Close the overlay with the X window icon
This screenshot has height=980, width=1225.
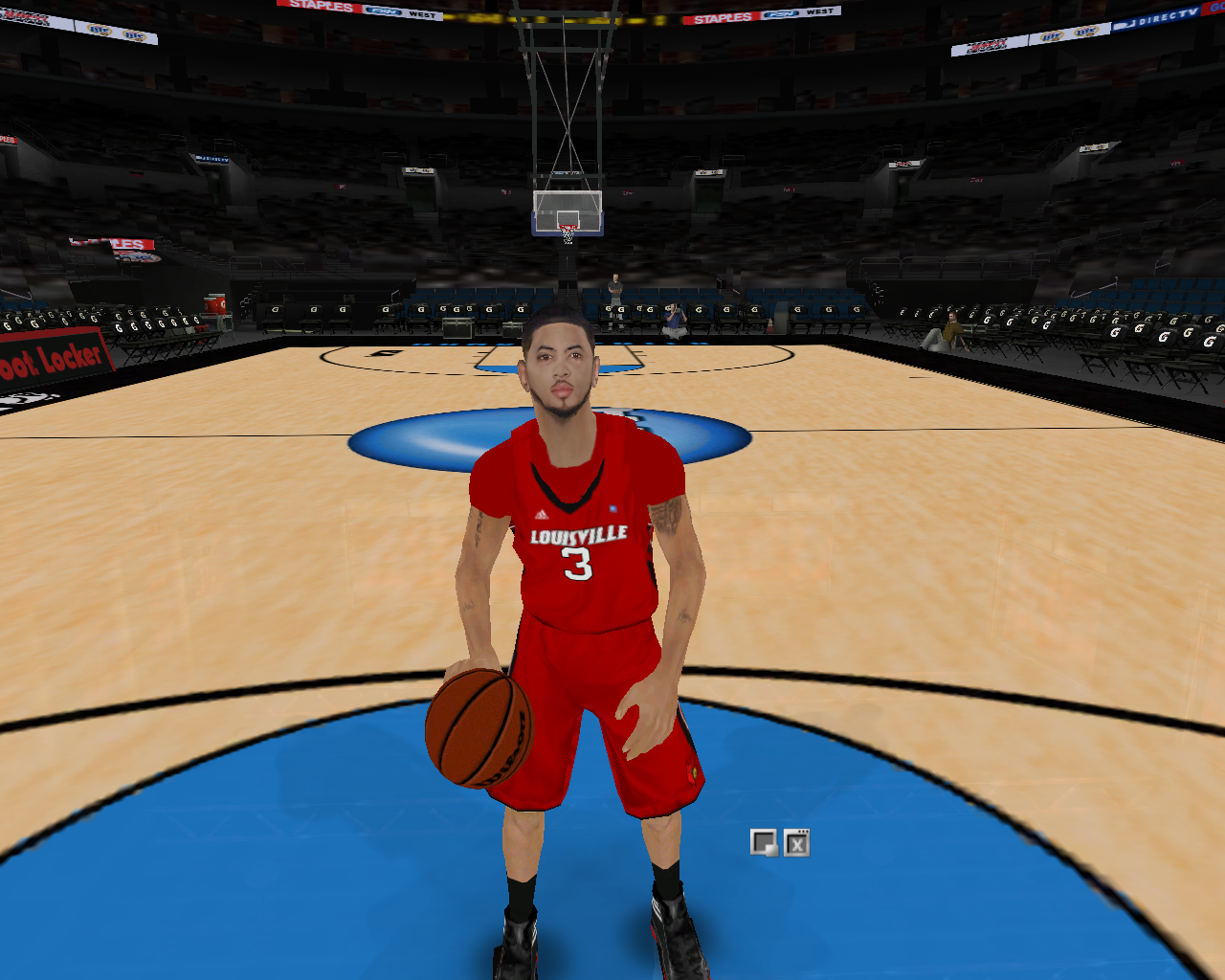coord(796,842)
